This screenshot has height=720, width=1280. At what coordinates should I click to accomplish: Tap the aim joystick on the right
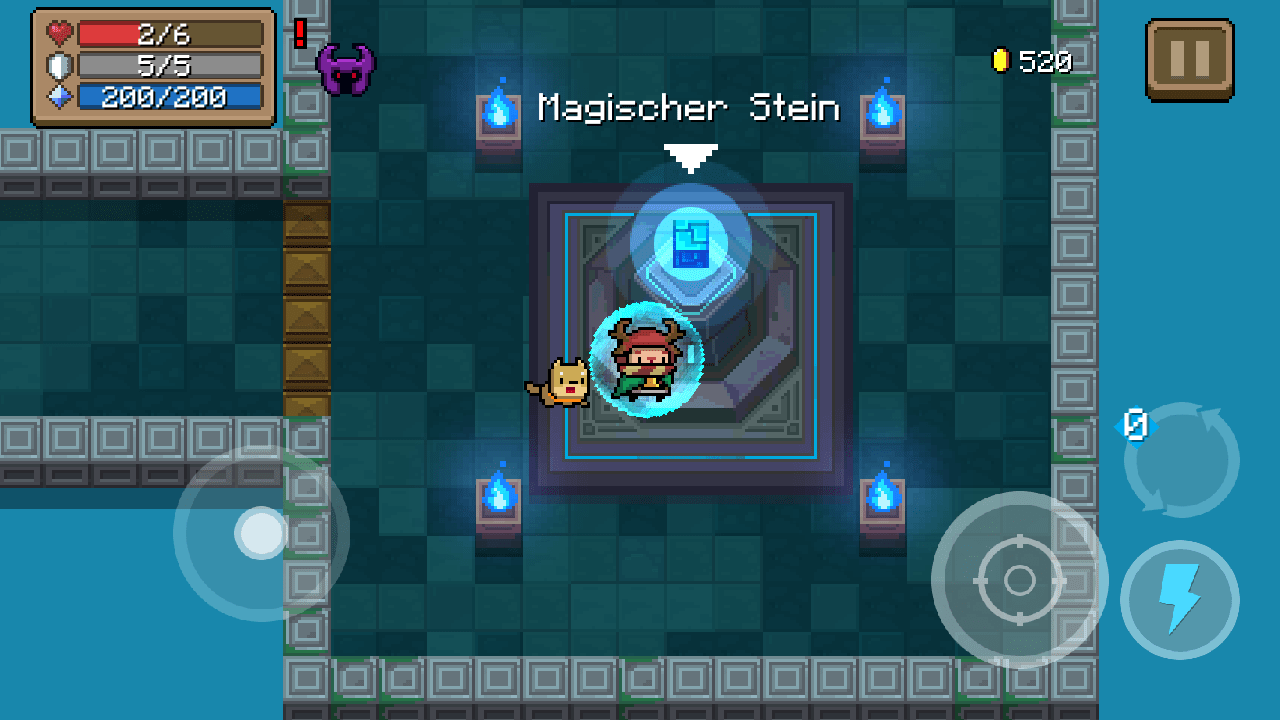(1021, 580)
